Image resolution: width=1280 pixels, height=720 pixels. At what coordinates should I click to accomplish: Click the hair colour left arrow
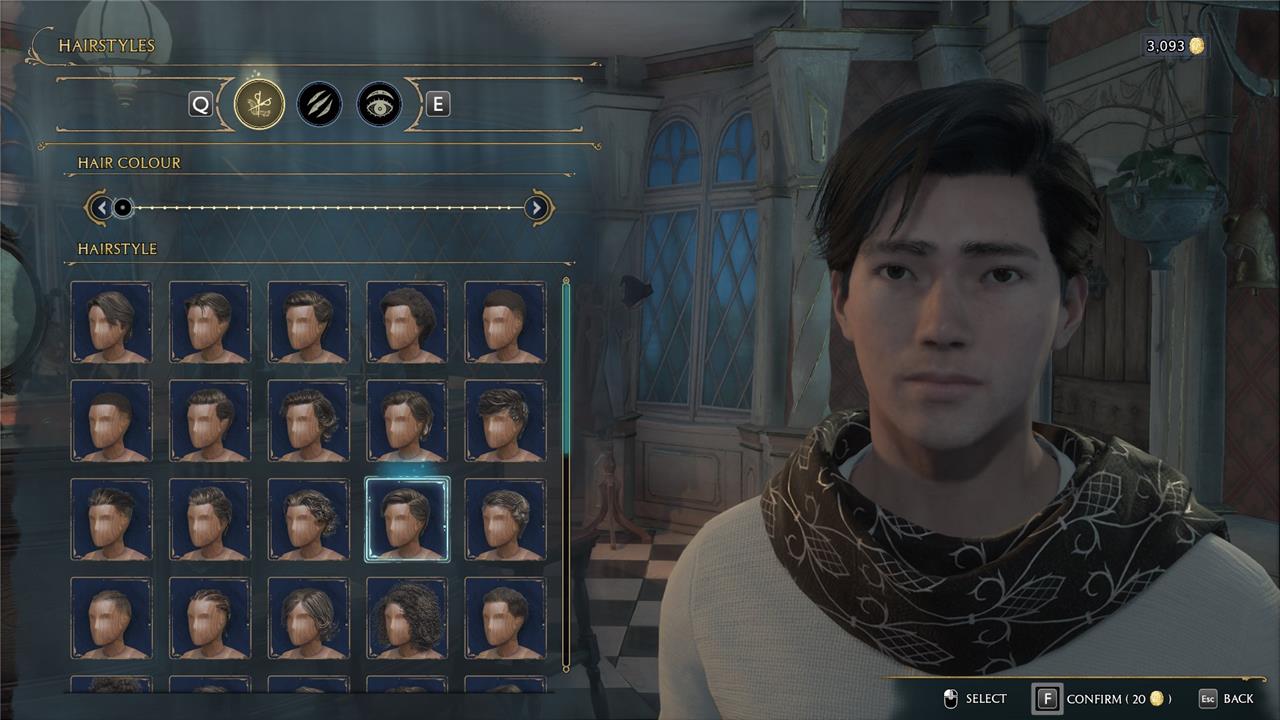coord(100,208)
